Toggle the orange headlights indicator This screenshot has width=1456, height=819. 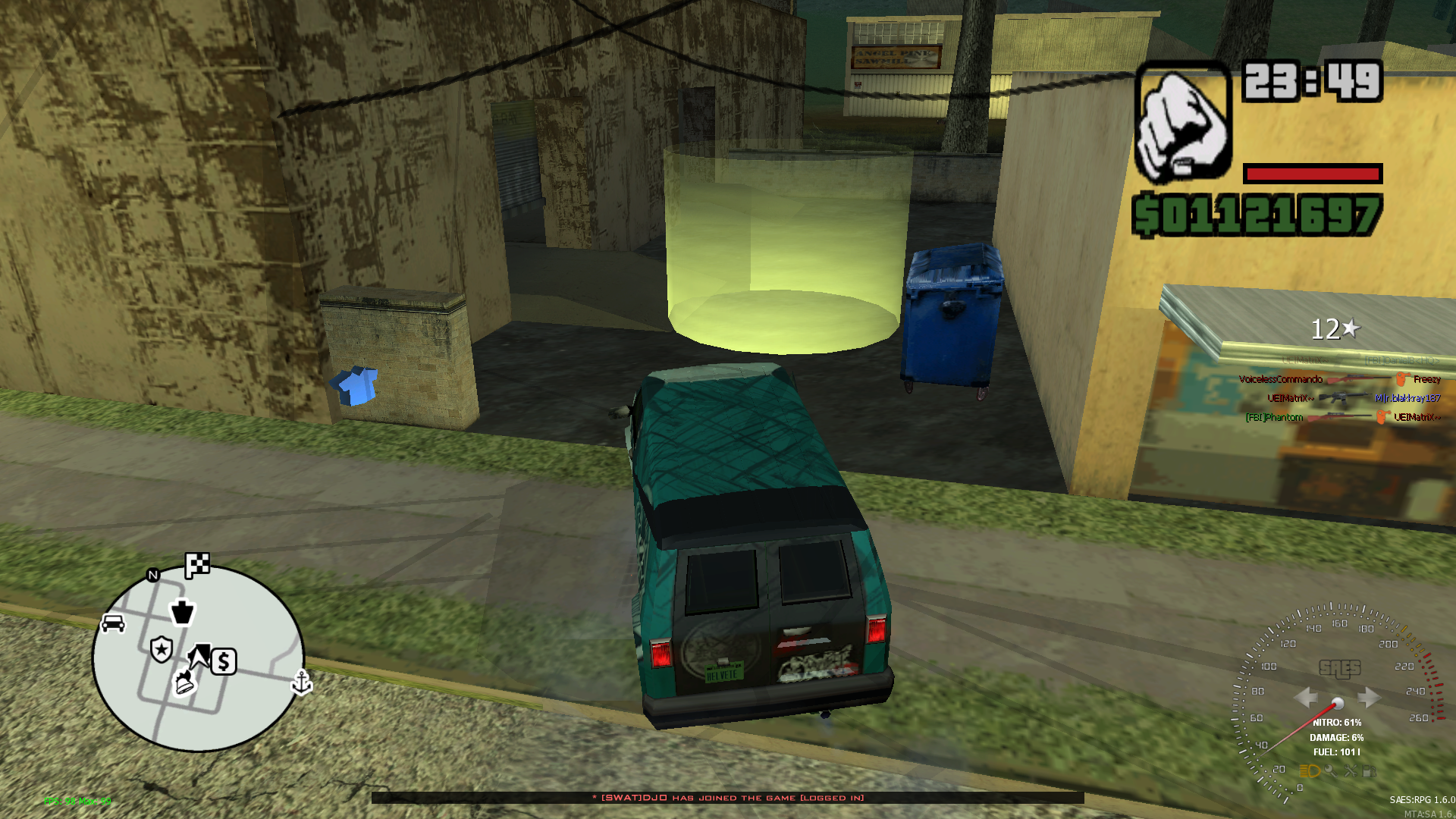click(1310, 770)
